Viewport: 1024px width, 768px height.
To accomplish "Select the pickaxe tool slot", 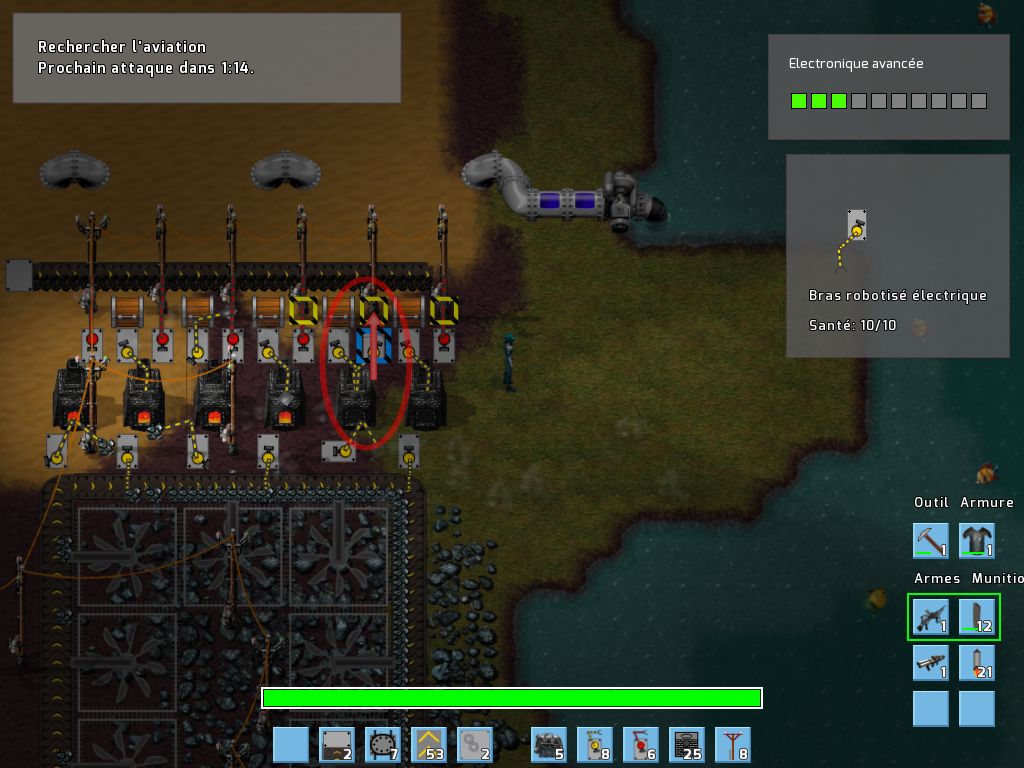I will [x=931, y=540].
